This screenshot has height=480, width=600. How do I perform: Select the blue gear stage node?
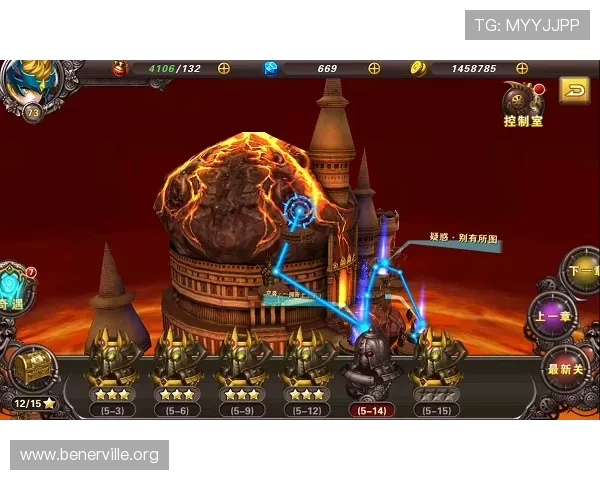(298, 211)
